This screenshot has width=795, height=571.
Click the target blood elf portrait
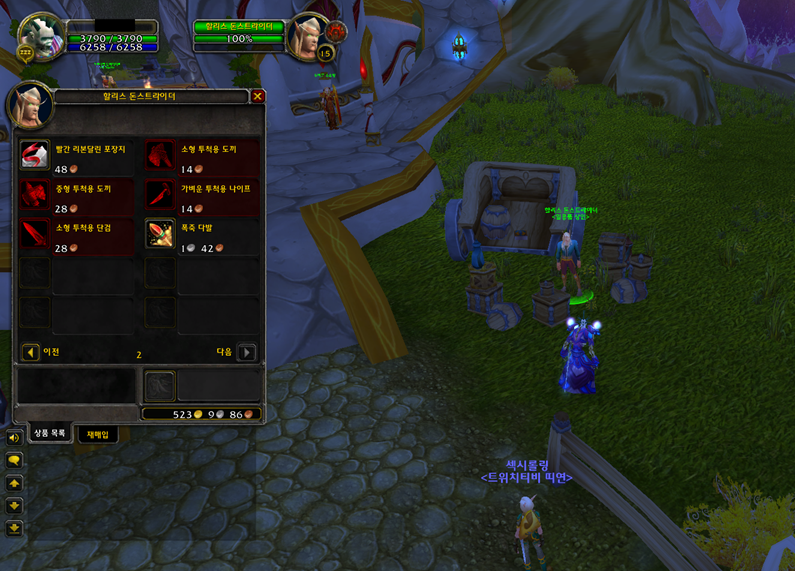click(306, 35)
